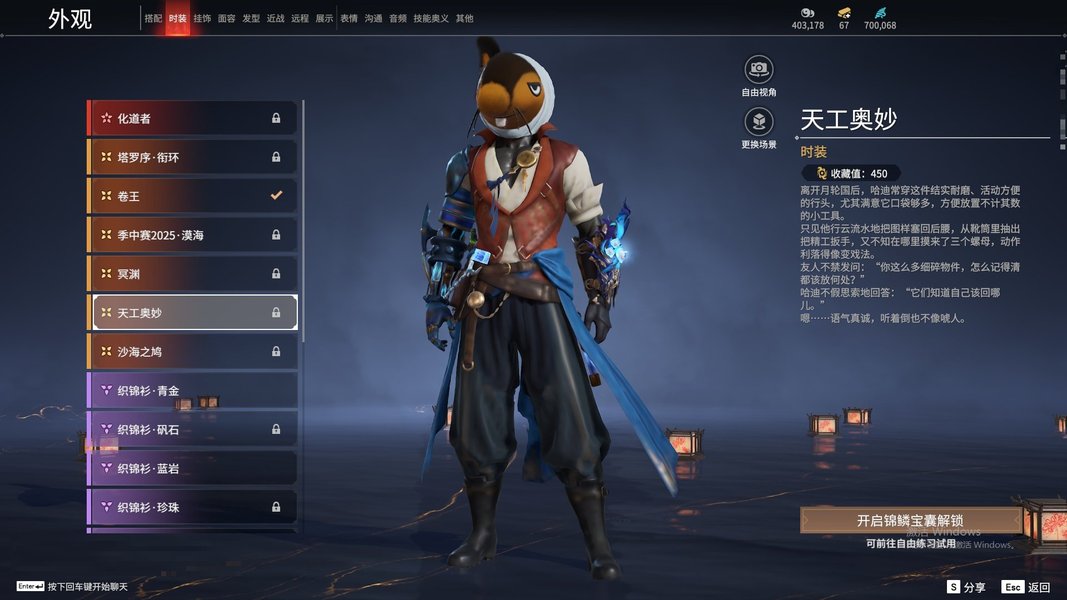
Task: Choose the 冥渊 outfit entry
Action: (x=194, y=274)
